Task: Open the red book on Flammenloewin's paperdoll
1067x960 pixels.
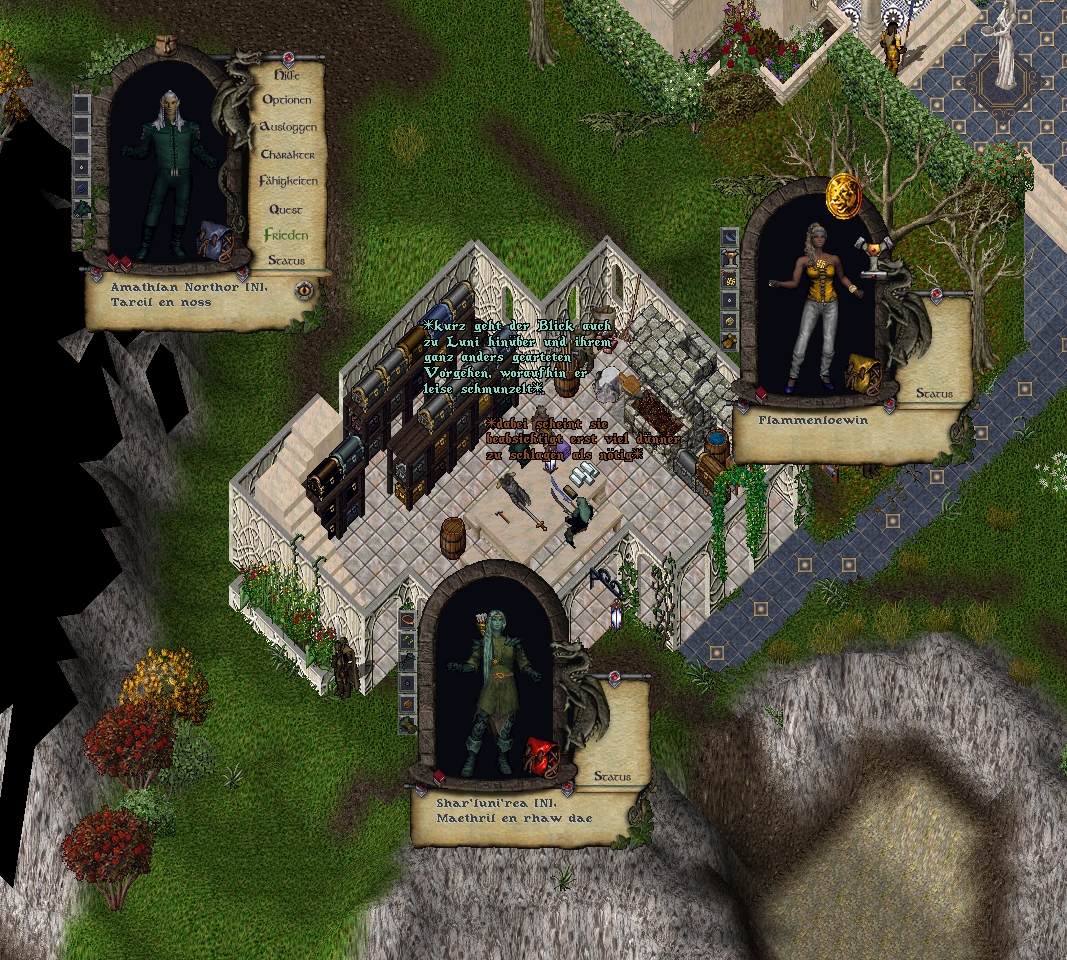Action: pos(761,393)
